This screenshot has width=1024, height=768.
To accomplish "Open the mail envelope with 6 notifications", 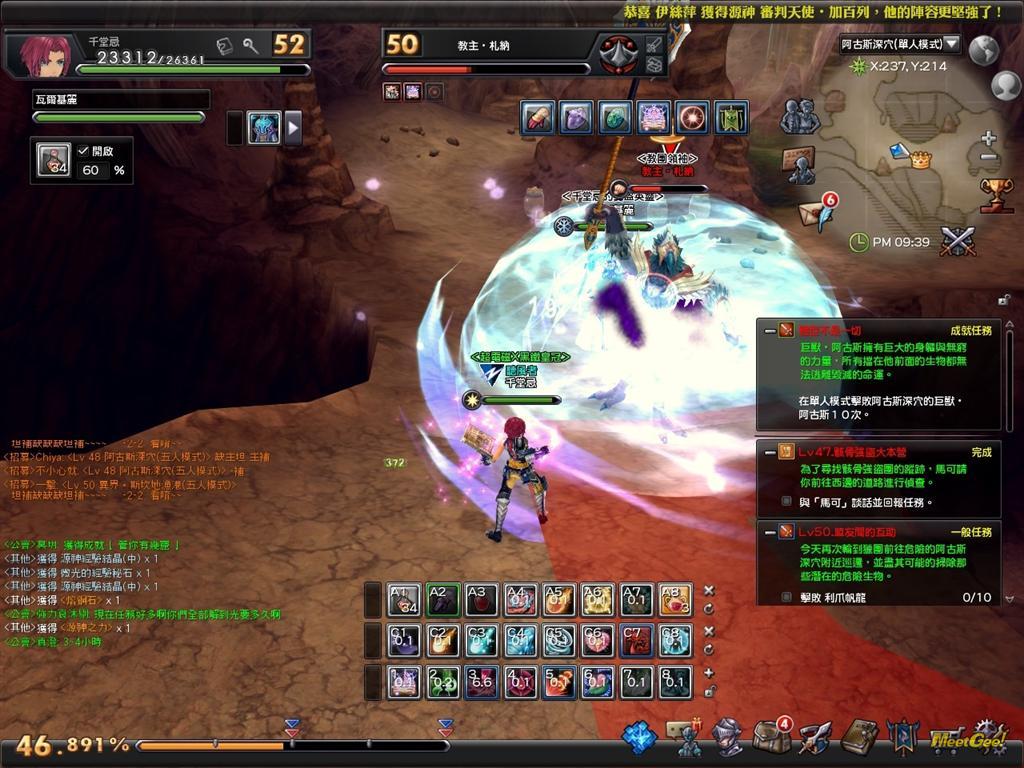I will point(814,212).
